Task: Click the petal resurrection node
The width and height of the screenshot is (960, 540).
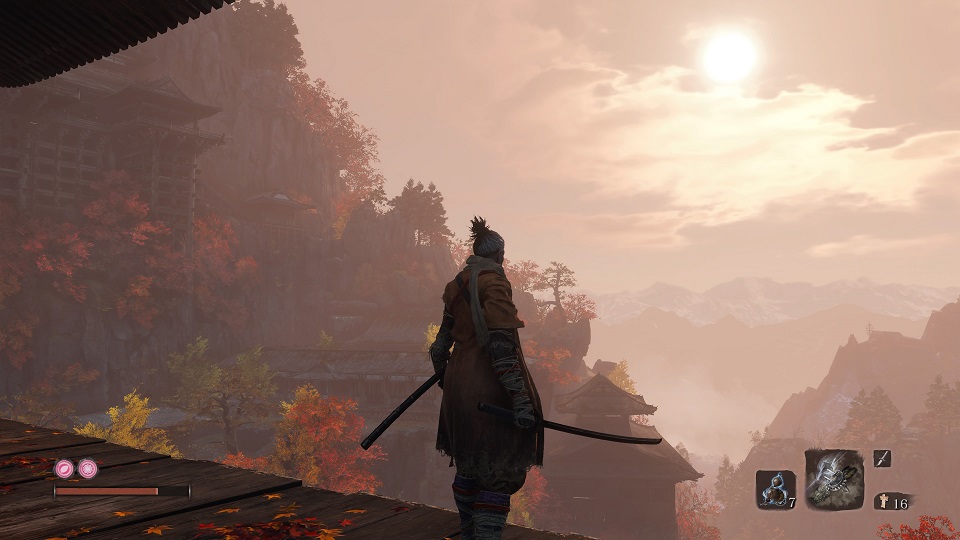Action: 64,468
